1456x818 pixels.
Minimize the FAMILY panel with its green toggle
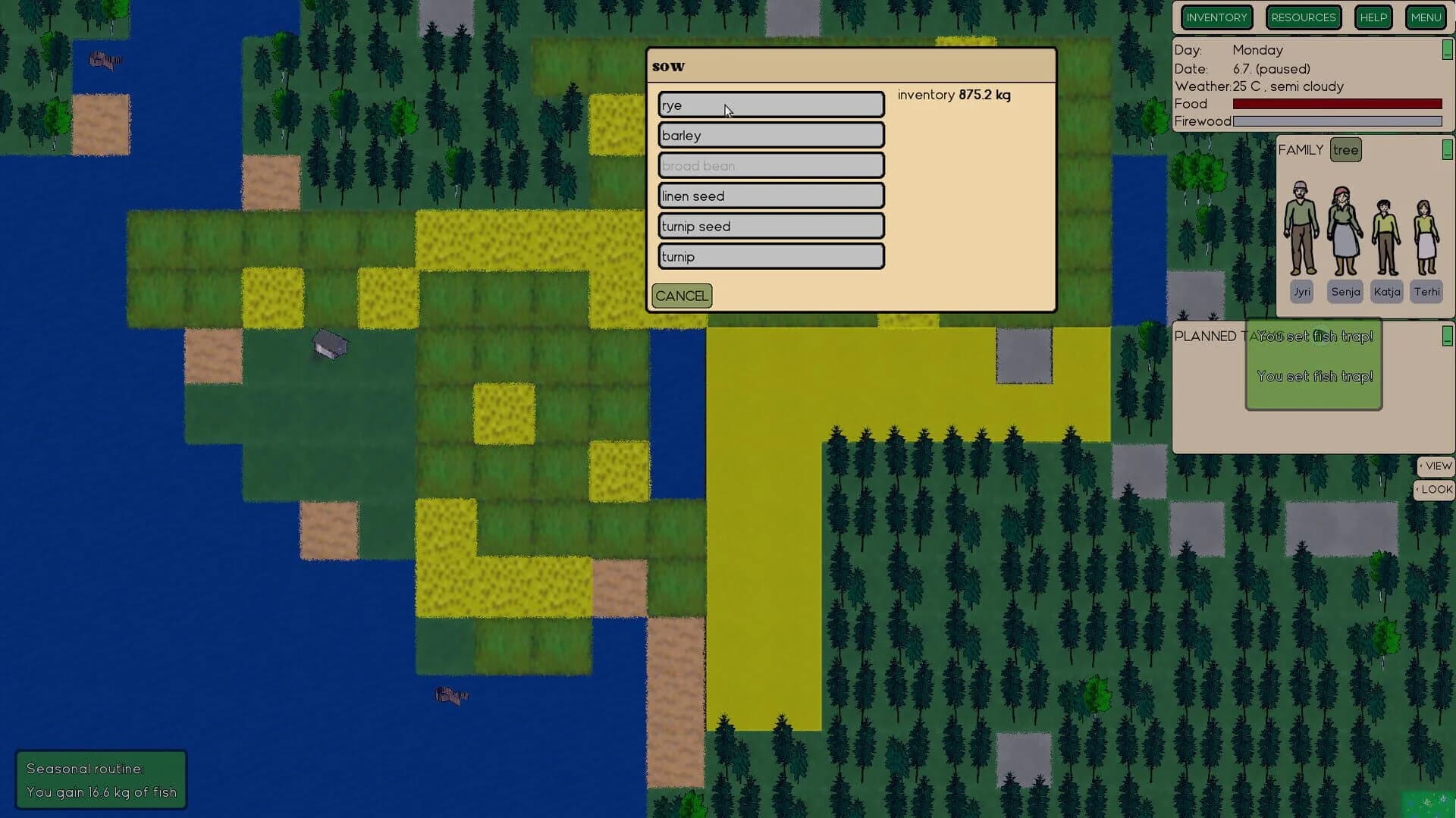point(1446,150)
